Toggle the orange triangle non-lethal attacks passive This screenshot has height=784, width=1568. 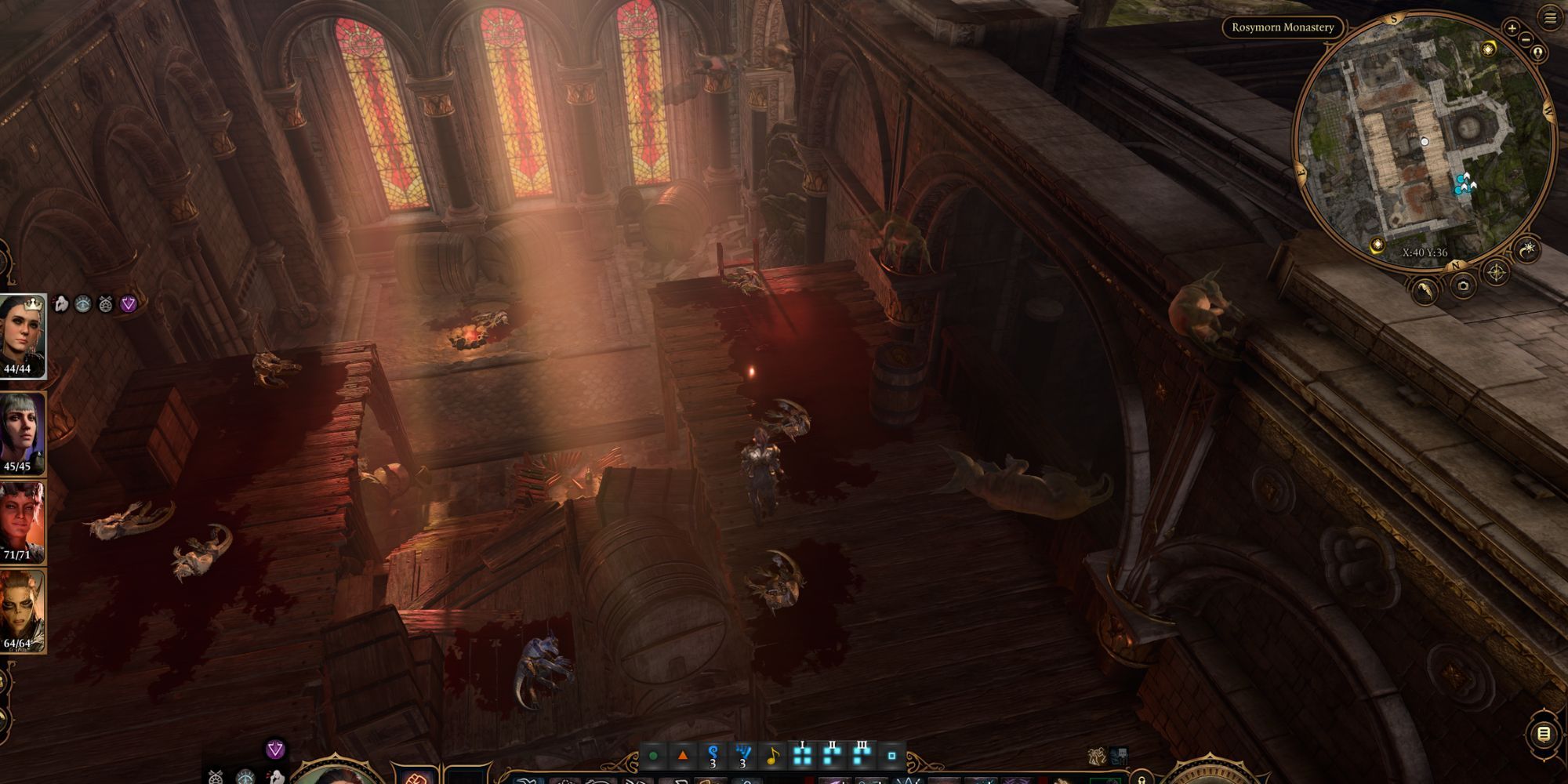[683, 755]
